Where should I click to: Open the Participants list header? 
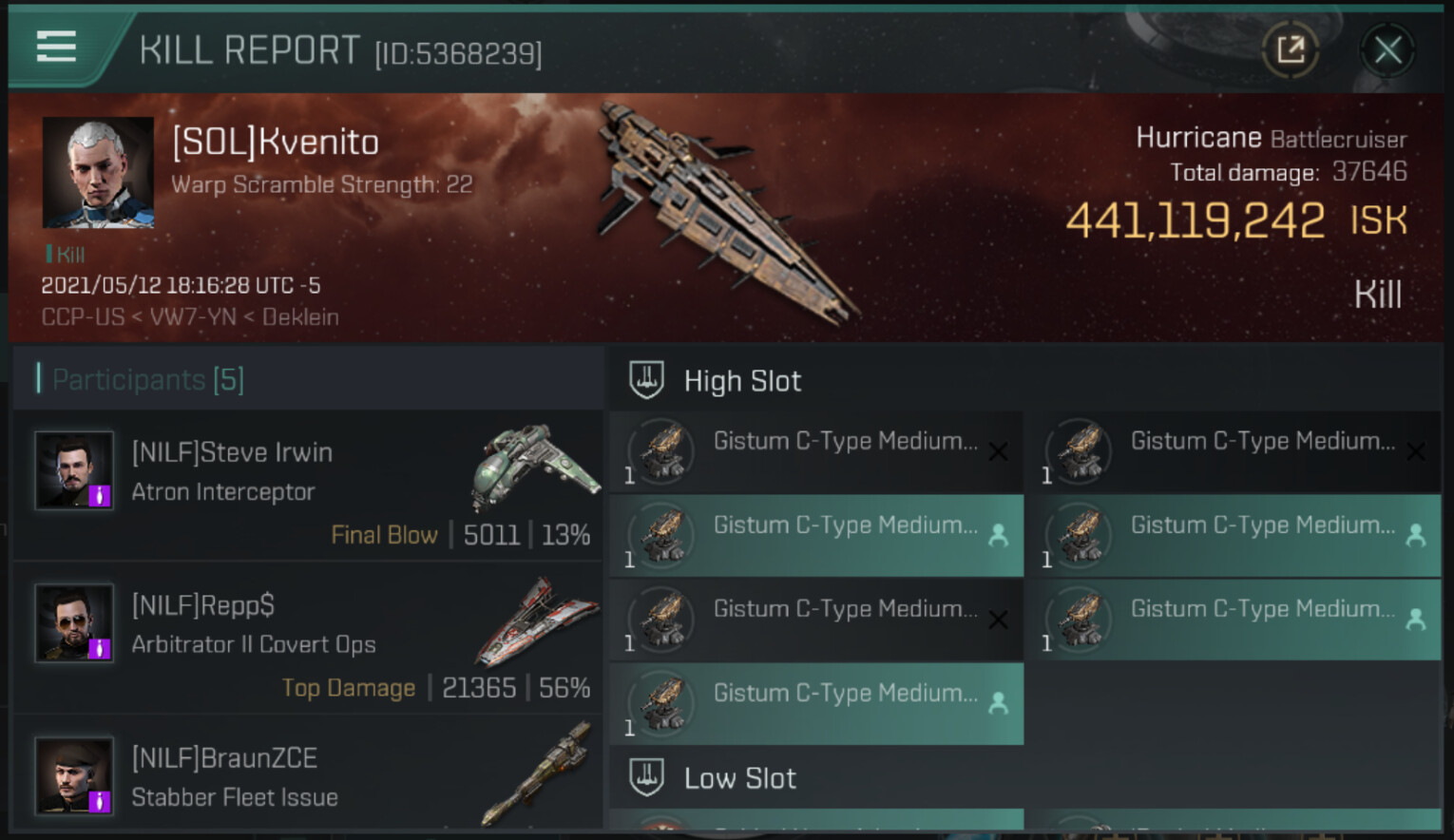point(148,379)
